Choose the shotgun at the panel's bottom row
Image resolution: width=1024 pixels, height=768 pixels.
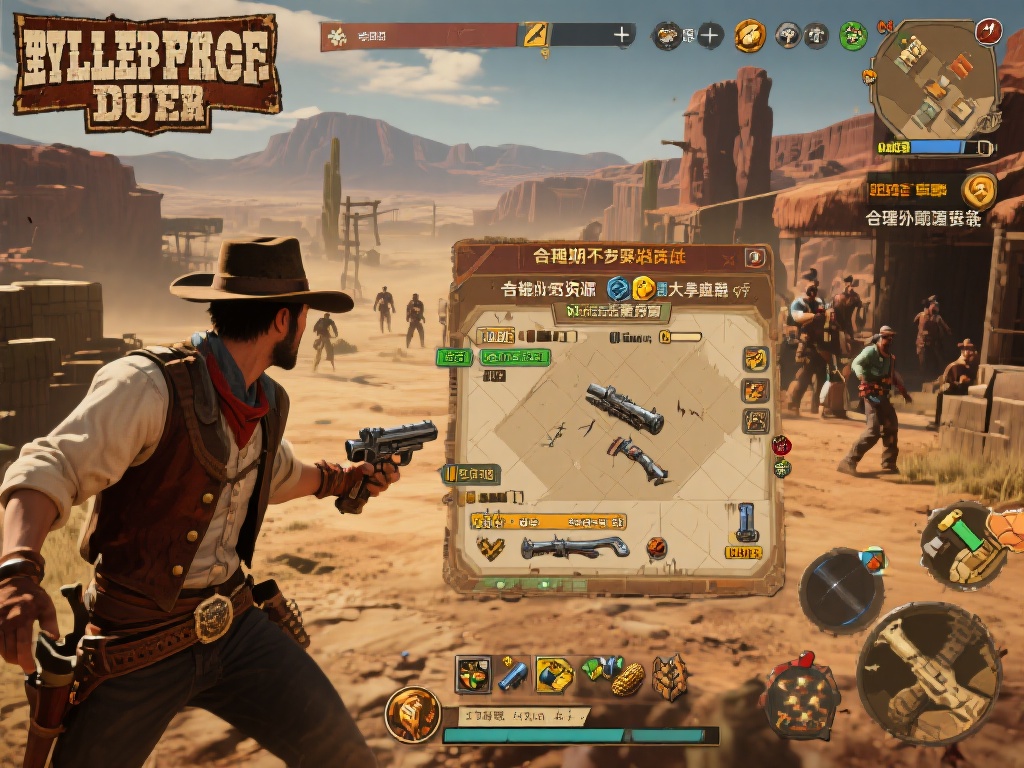[x=574, y=547]
